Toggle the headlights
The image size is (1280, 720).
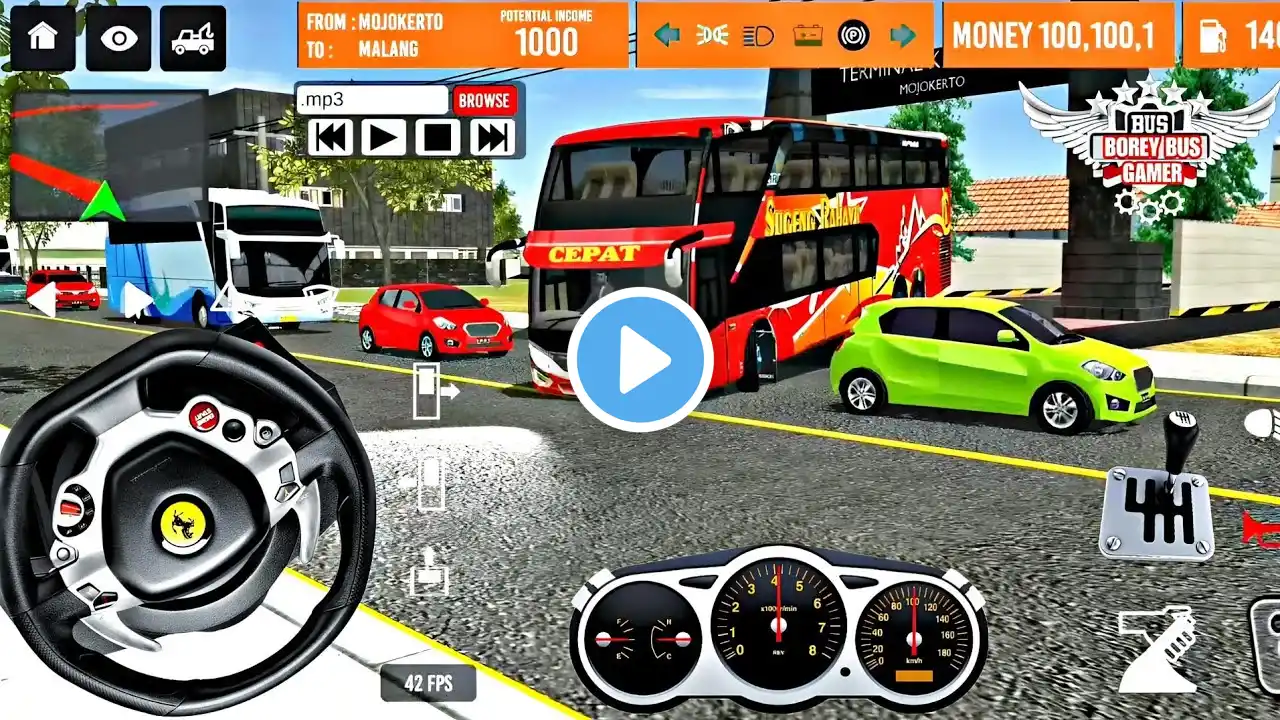(x=759, y=36)
